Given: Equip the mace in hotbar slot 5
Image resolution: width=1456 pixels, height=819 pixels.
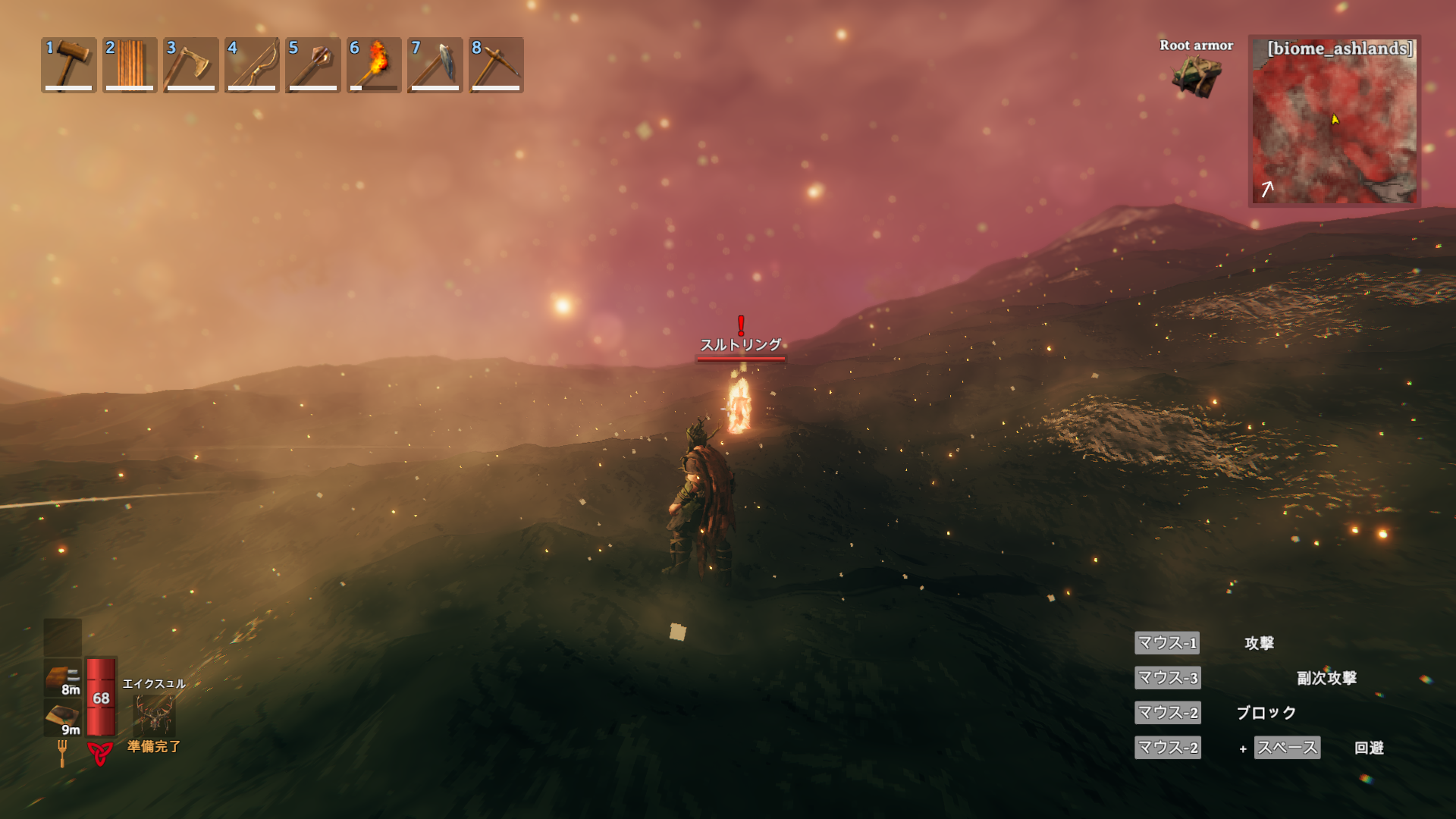Looking at the screenshot, I should (x=312, y=65).
